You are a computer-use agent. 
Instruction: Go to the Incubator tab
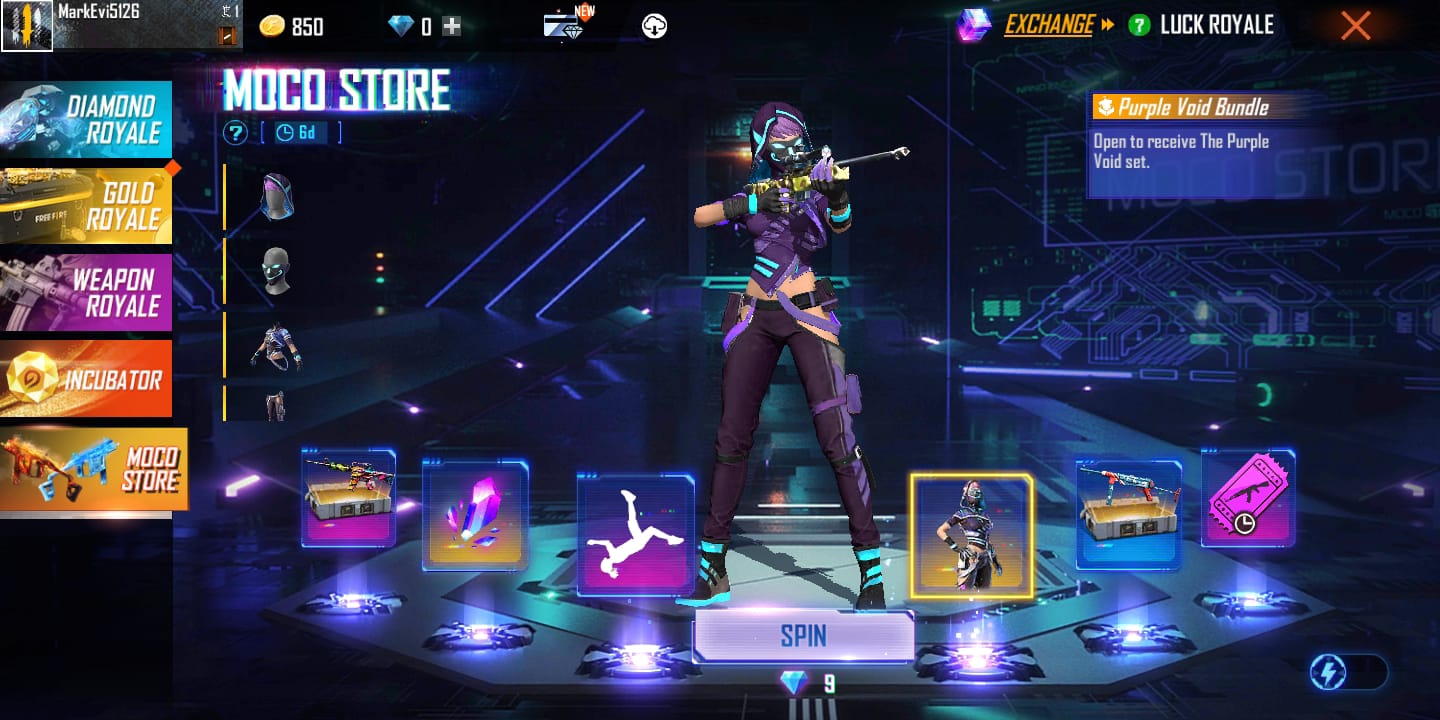coord(86,379)
